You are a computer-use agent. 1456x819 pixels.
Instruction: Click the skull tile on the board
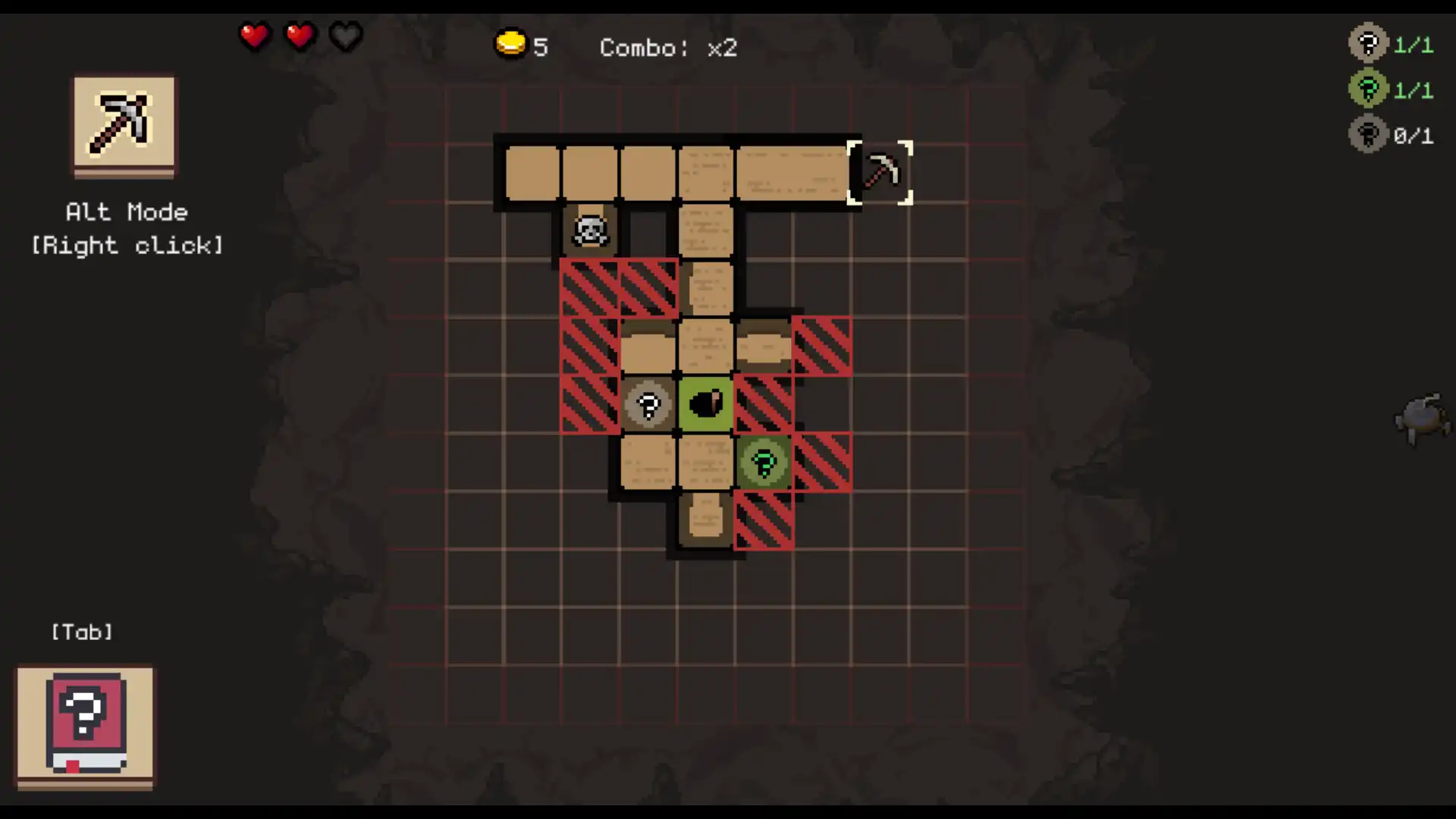590,230
